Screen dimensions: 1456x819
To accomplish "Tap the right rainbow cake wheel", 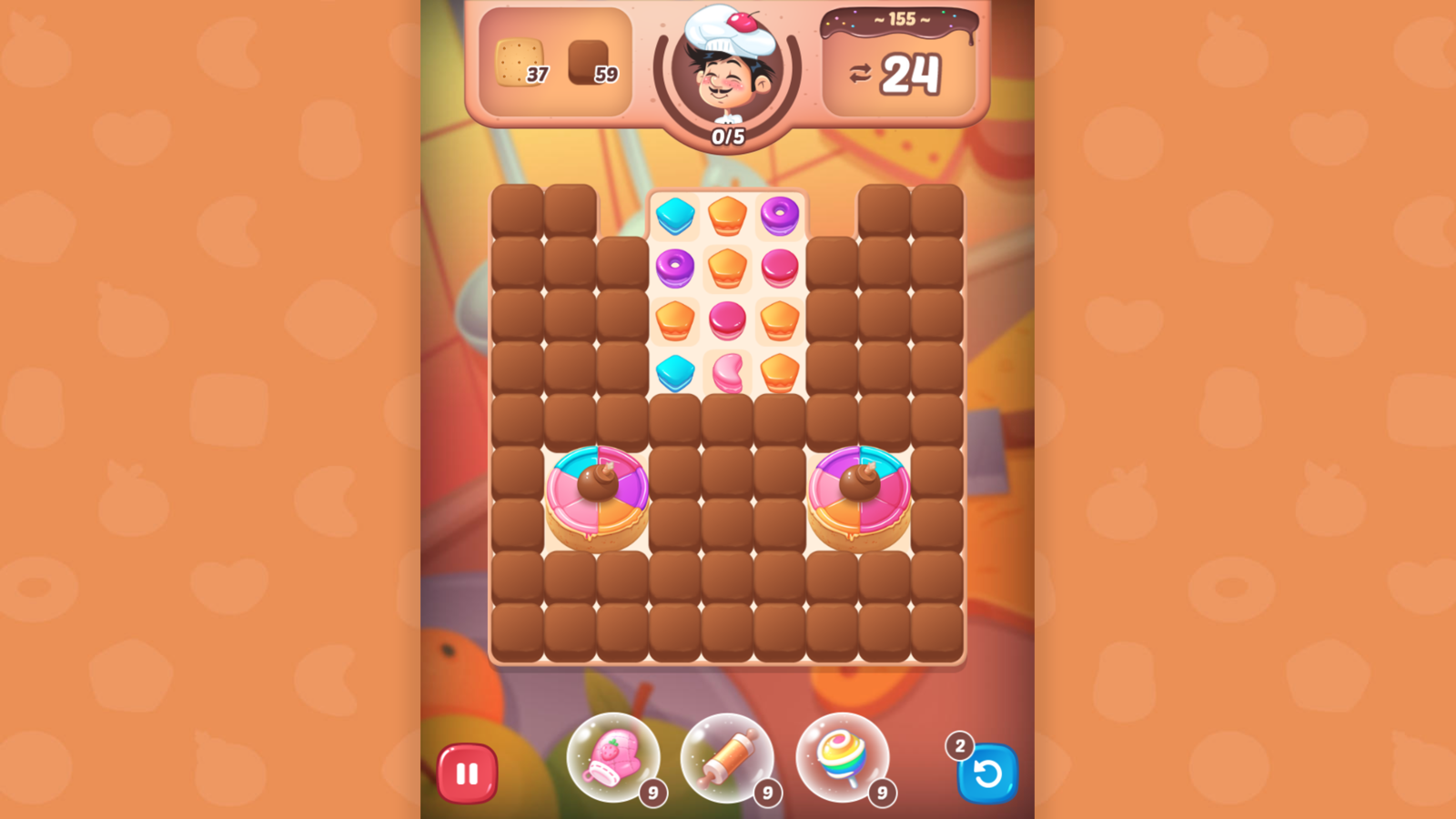I will [860, 496].
